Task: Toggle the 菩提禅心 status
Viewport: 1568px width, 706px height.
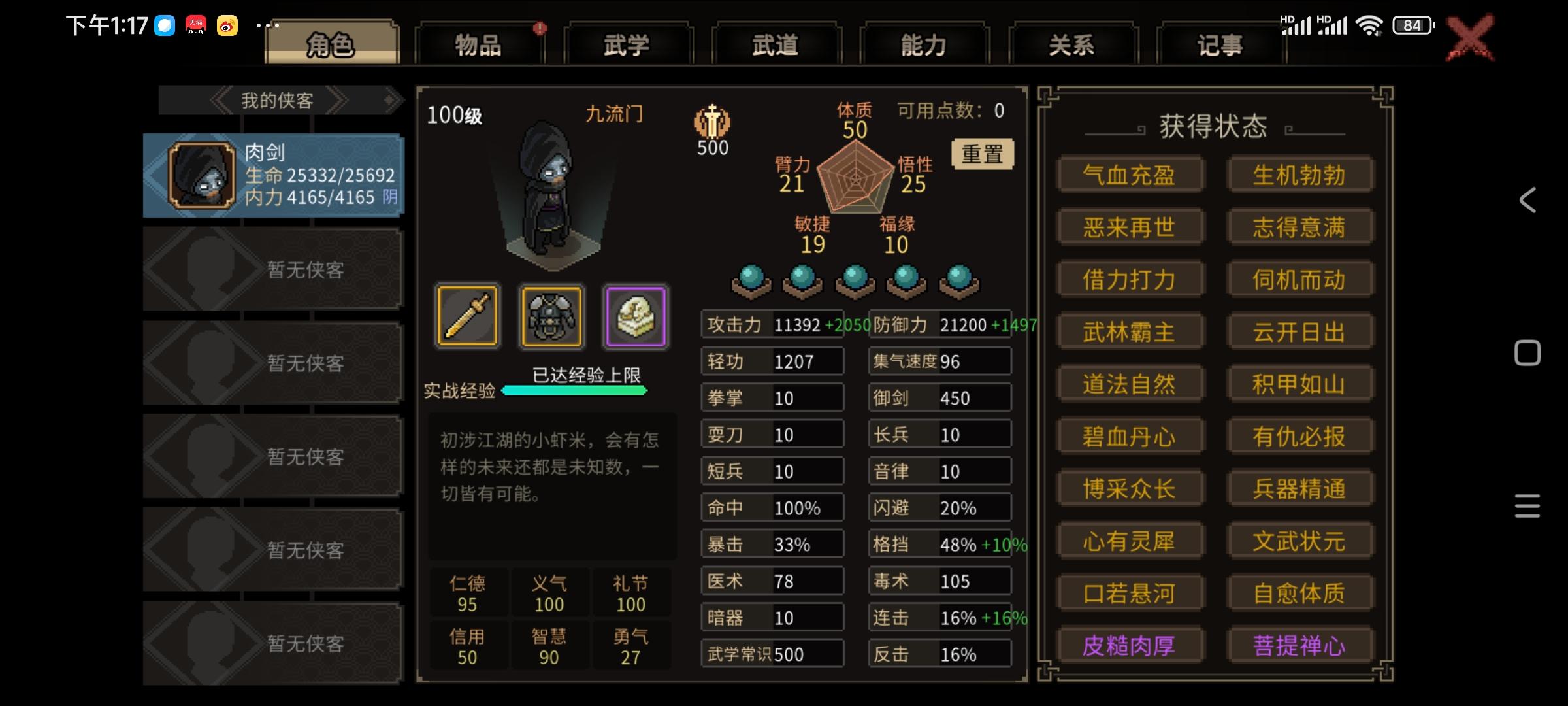Action: click(1301, 646)
